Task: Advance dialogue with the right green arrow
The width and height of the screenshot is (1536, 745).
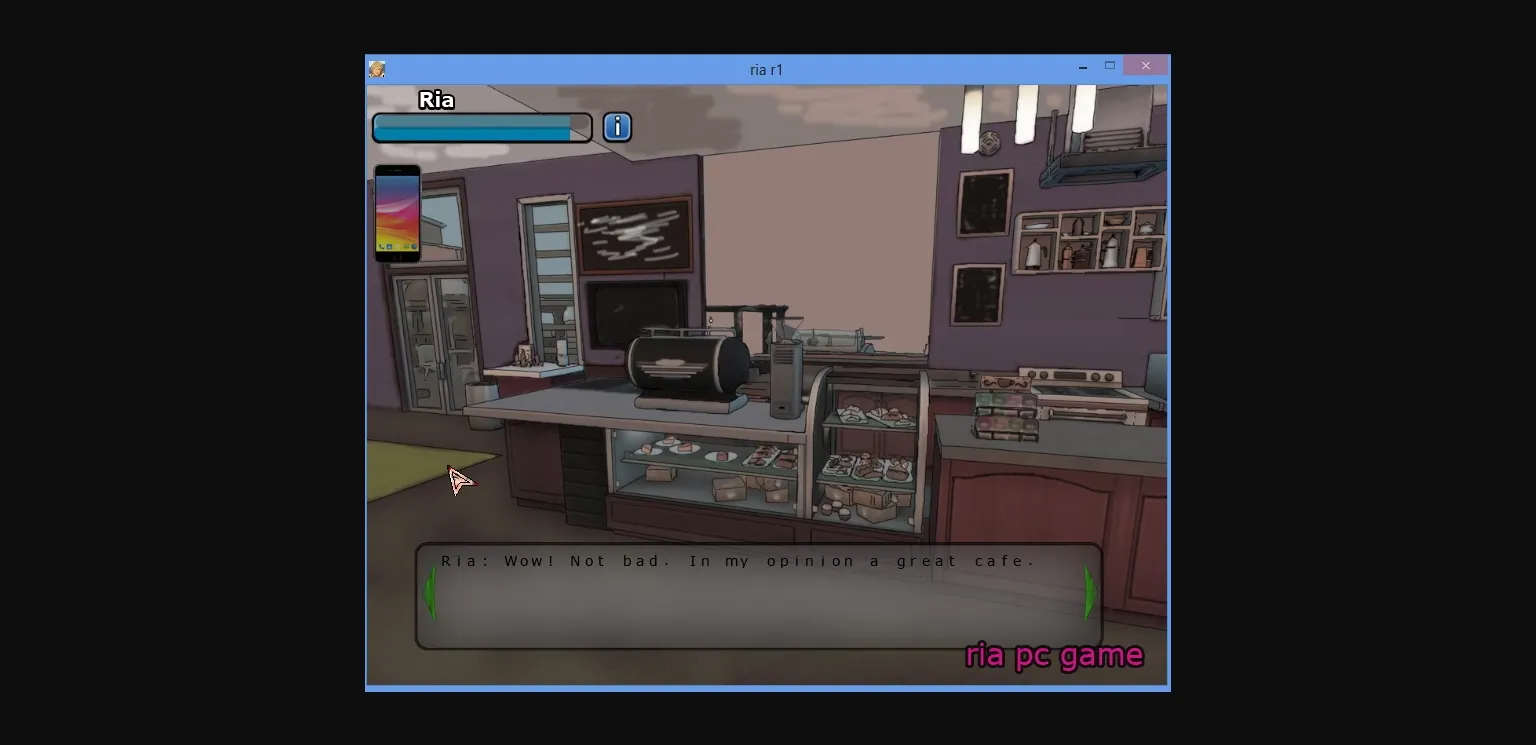Action: tap(1089, 593)
